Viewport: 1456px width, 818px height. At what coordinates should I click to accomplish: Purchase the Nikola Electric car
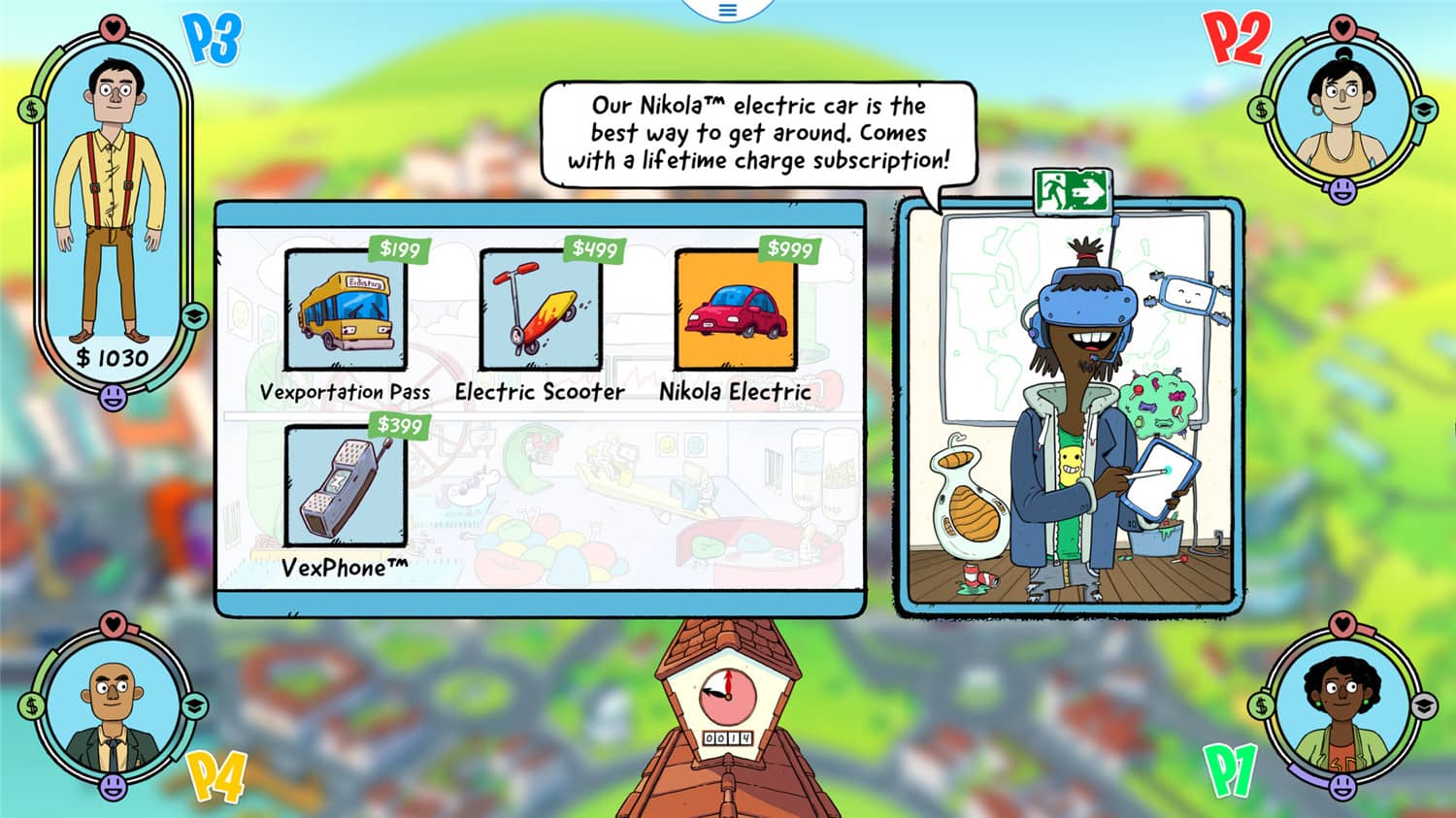[736, 310]
